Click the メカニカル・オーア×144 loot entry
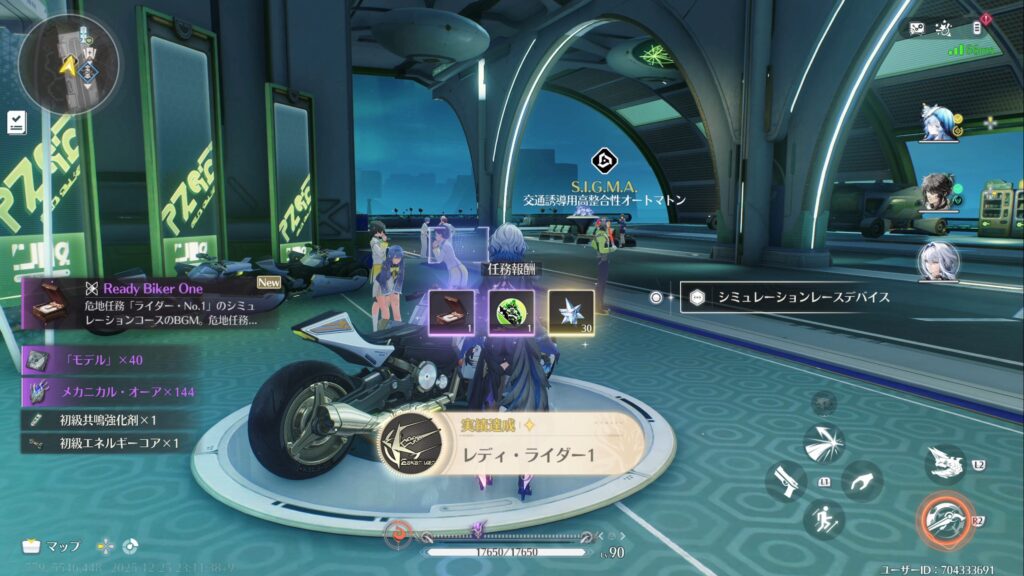 coord(110,391)
